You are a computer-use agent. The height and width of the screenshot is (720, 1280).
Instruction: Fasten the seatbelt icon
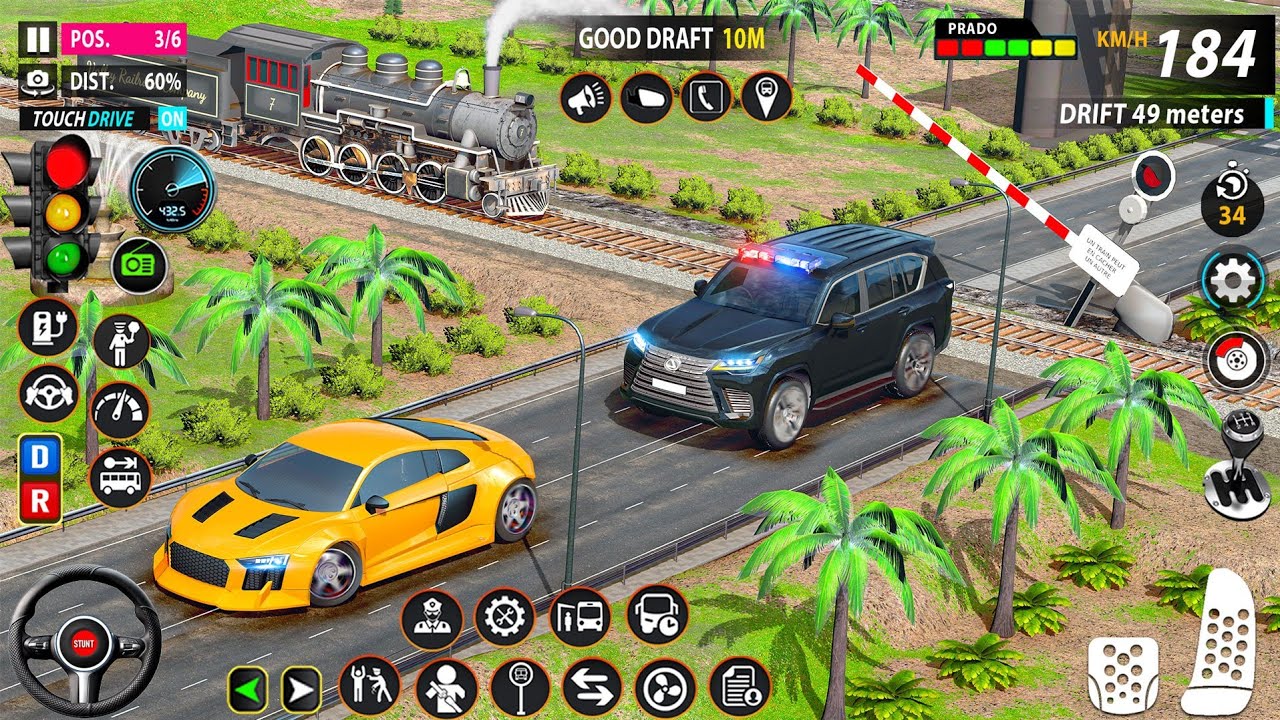446,687
